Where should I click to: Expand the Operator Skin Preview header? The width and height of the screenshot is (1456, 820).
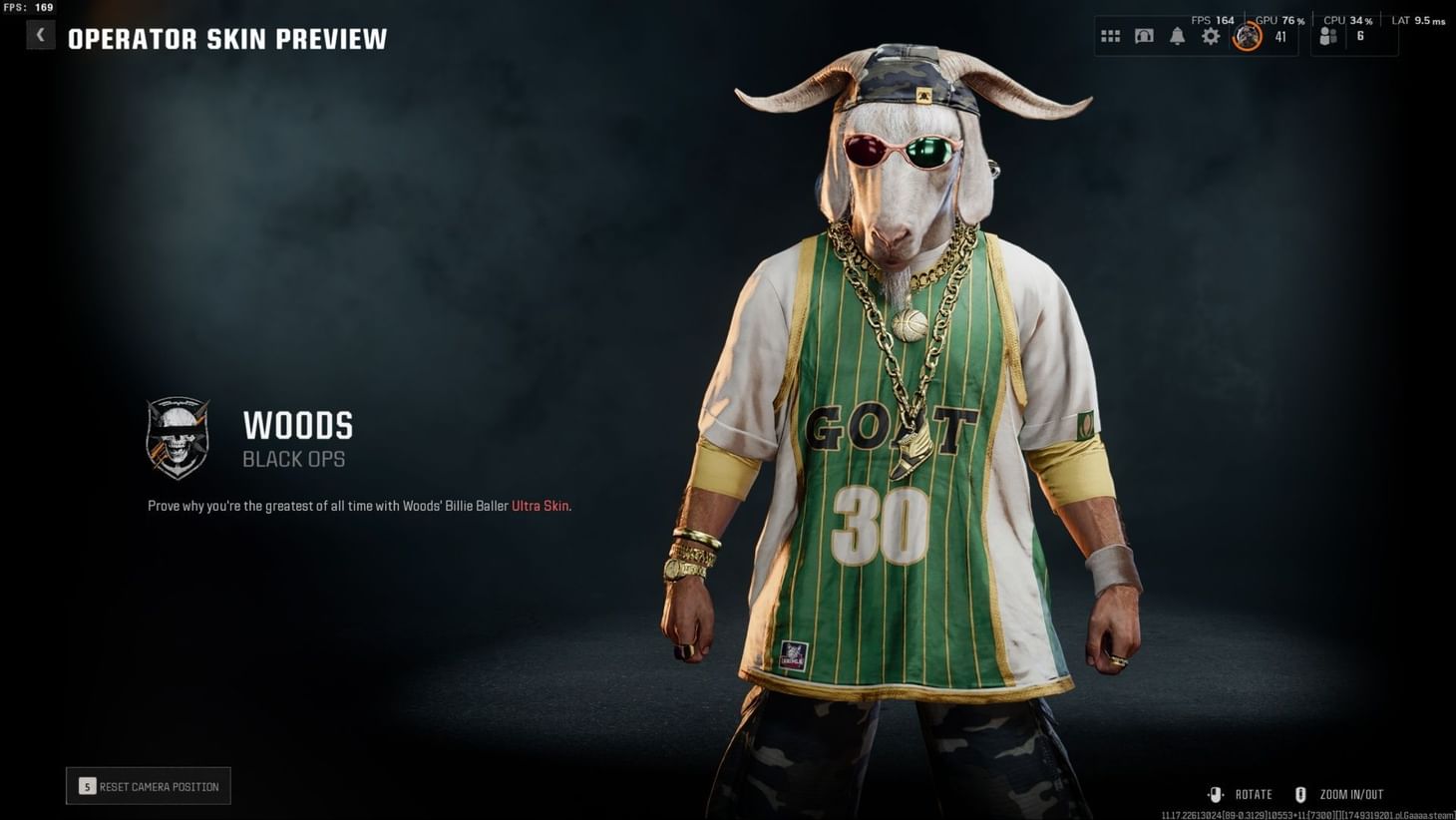227,40
